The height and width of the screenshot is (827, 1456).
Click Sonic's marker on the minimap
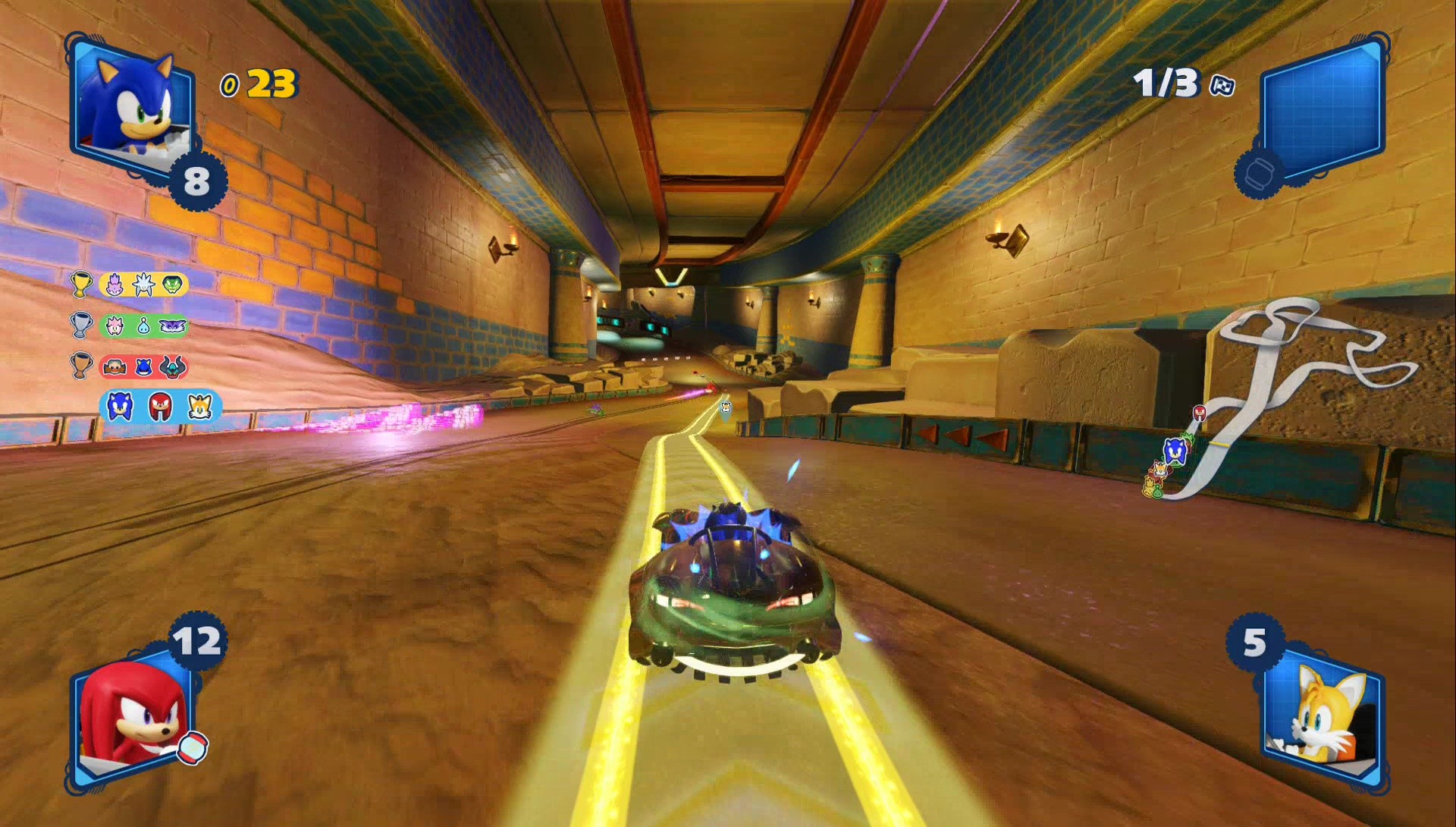[1175, 450]
